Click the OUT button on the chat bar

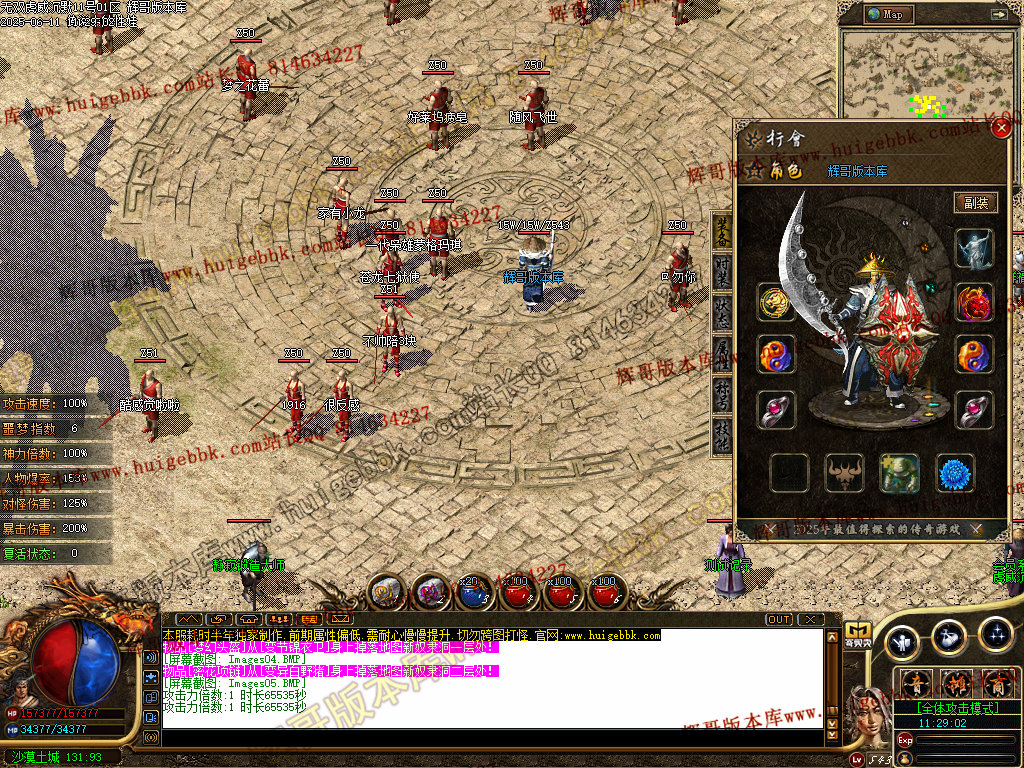[779, 620]
